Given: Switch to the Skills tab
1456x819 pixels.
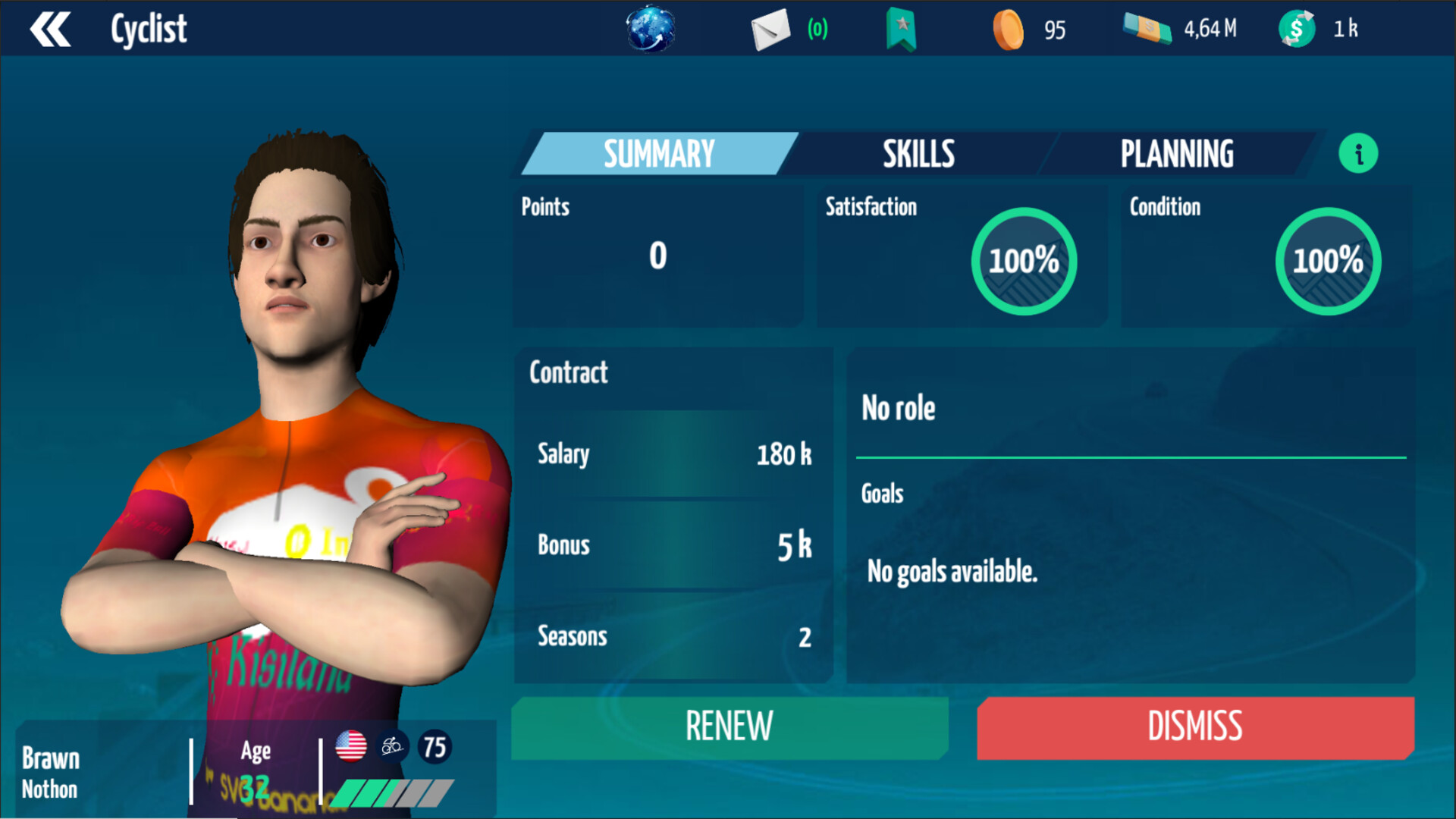Looking at the screenshot, I should [918, 154].
